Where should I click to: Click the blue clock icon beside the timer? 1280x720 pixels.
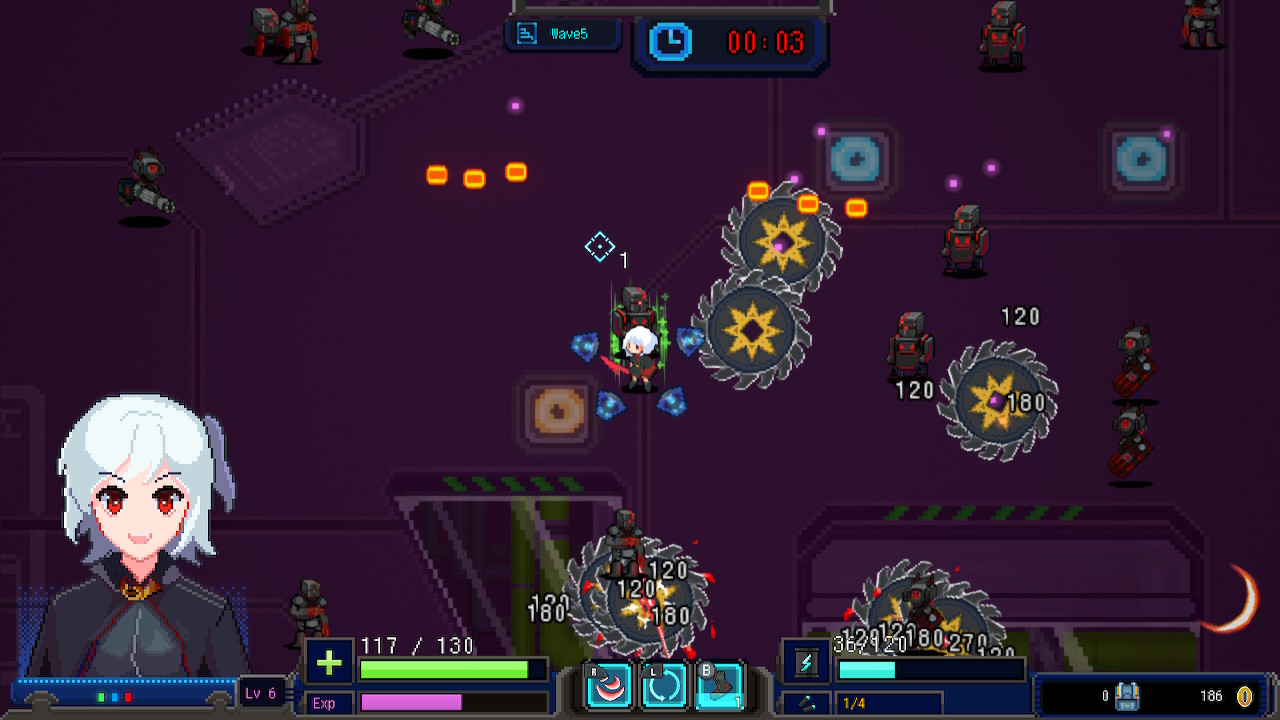671,40
